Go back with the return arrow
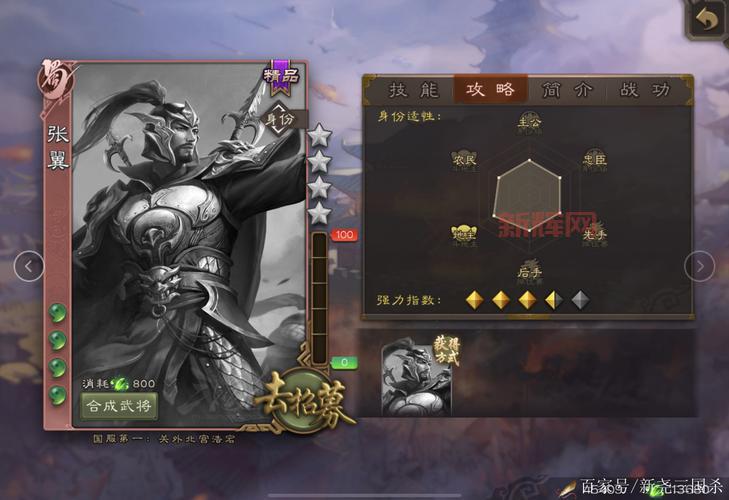Screen dimensions: 729x500 [707, 20]
